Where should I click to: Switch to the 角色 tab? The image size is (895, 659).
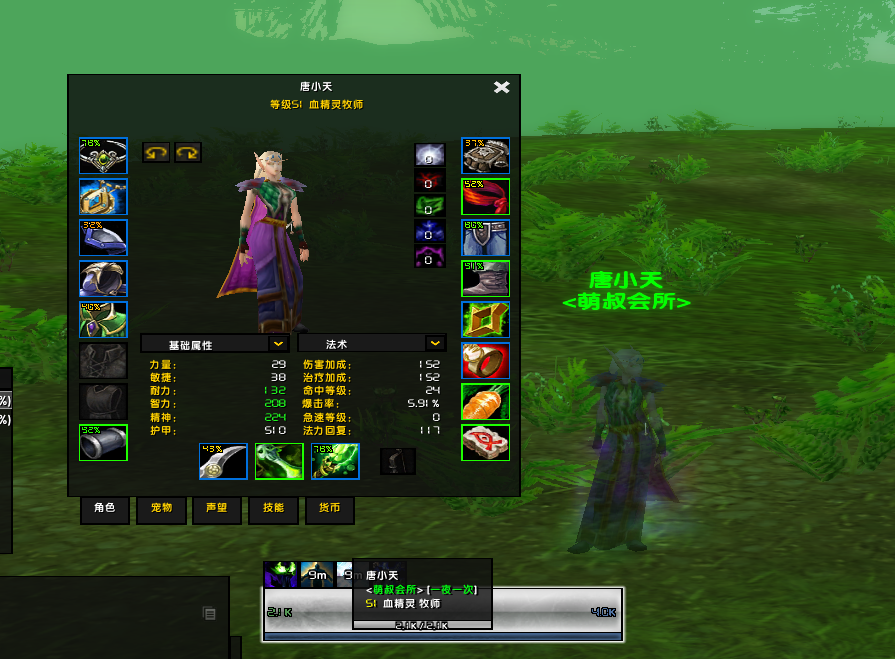(105, 508)
